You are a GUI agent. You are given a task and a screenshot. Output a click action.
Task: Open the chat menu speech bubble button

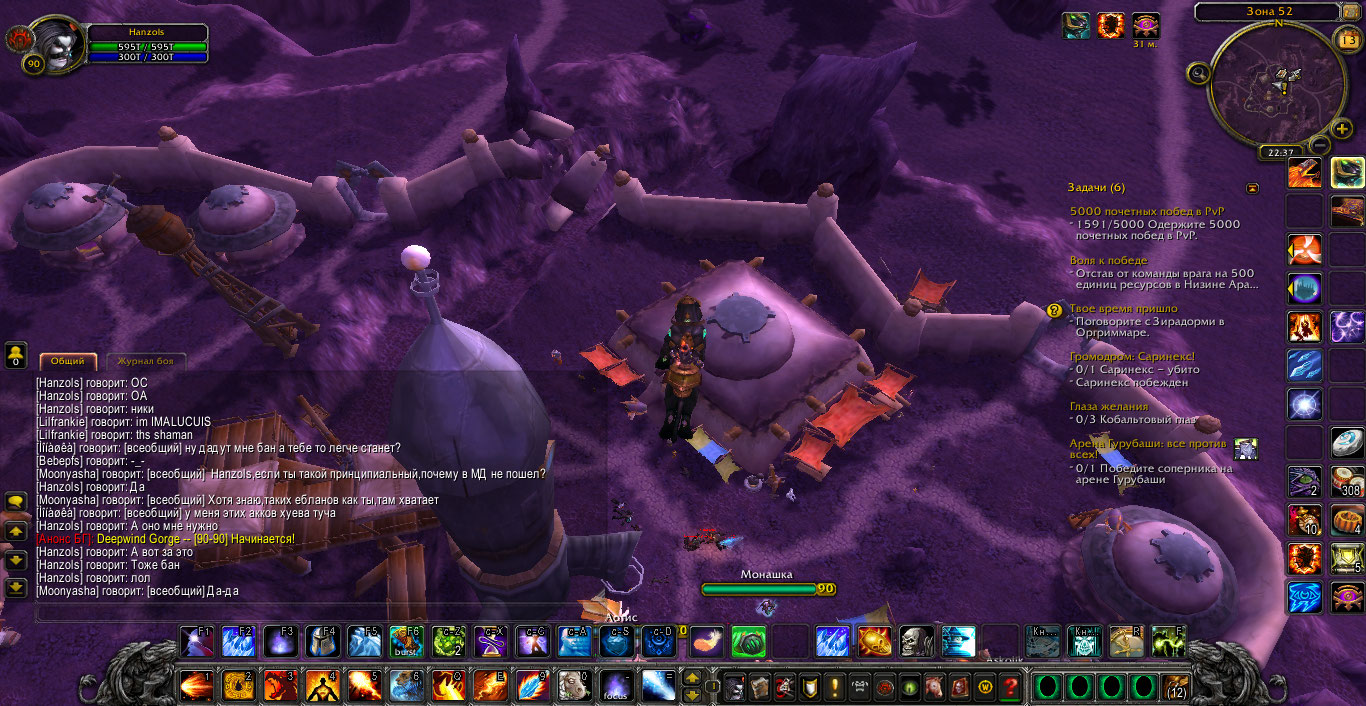click(15, 500)
